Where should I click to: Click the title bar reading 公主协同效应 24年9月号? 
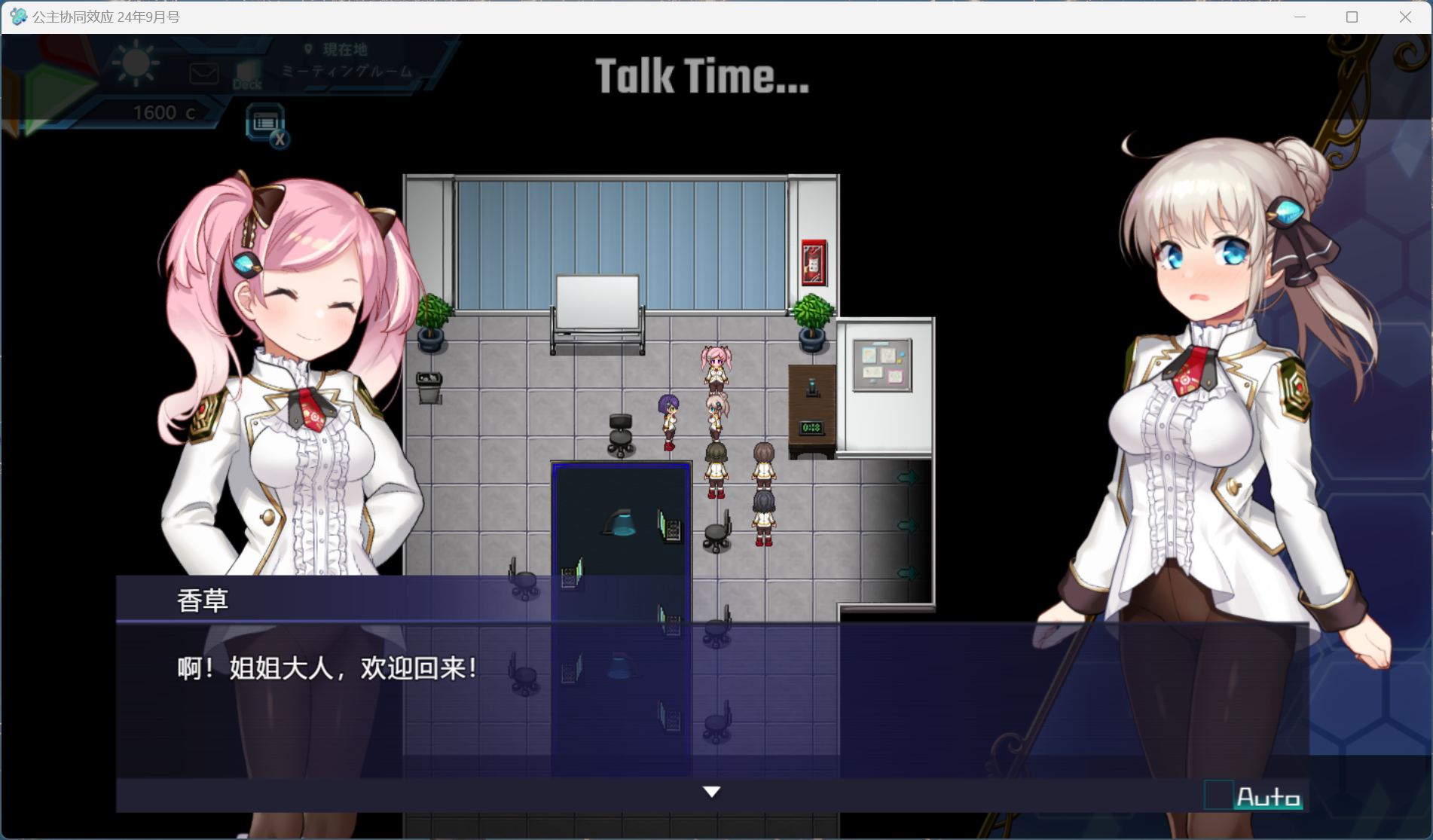tap(105, 16)
